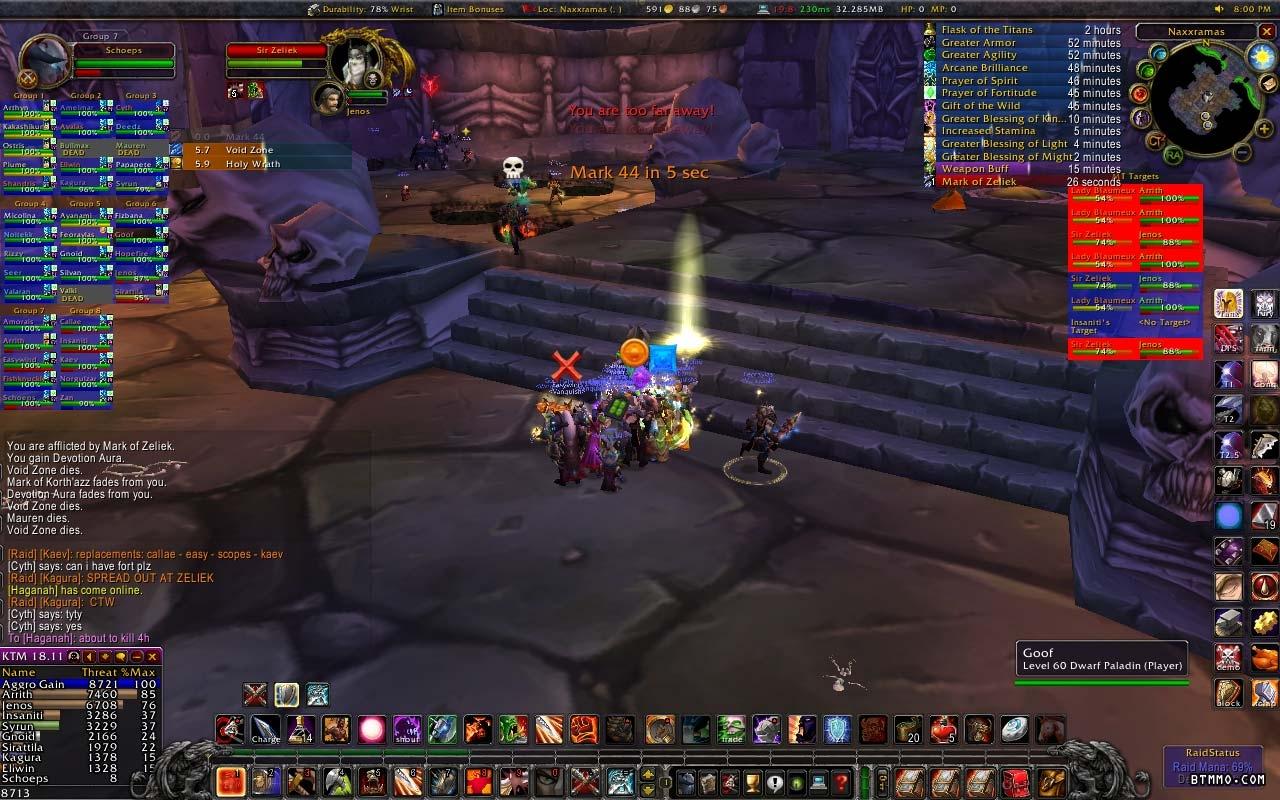Use the Charge ability
1280x800 pixels.
(266, 729)
